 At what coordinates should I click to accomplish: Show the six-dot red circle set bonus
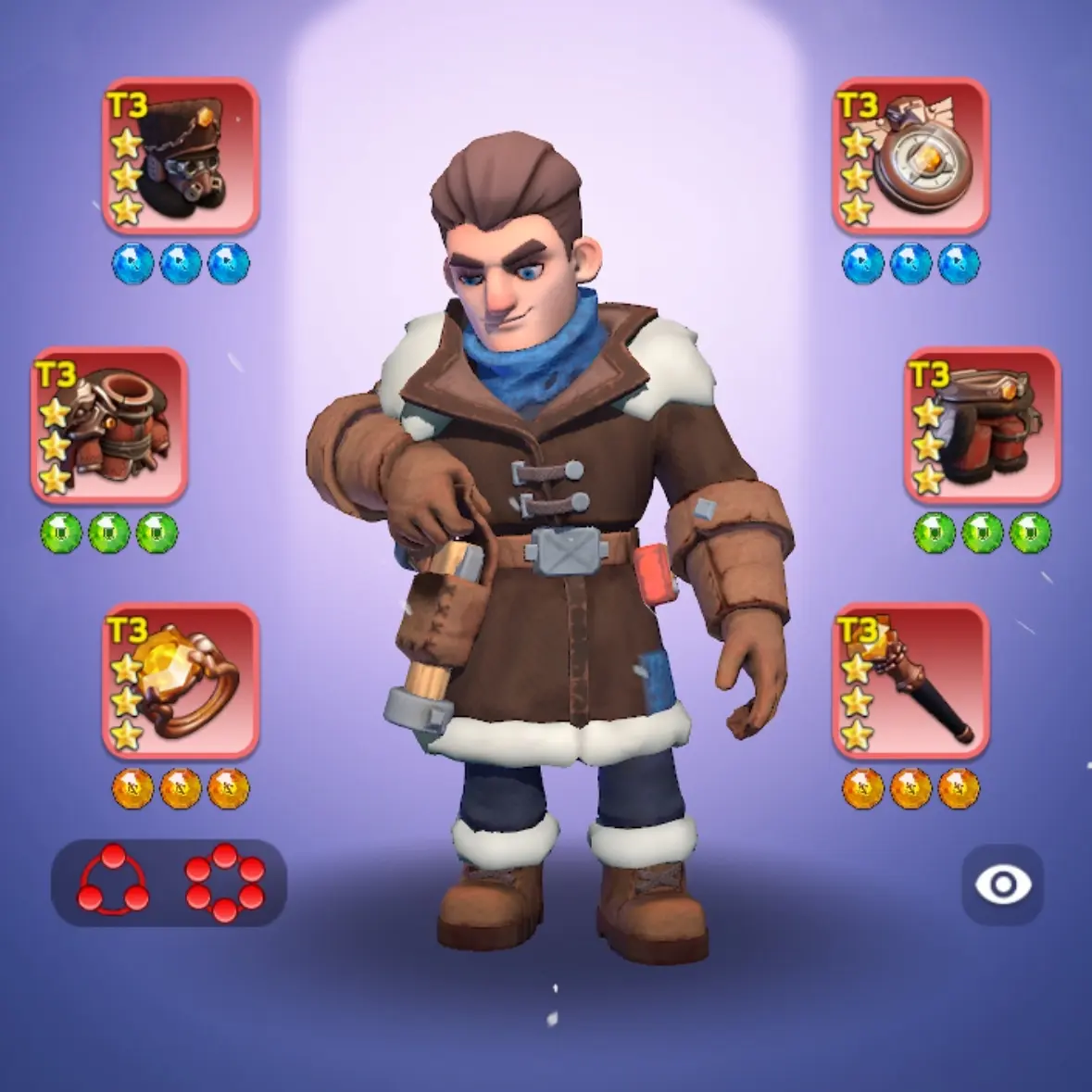pos(224,883)
